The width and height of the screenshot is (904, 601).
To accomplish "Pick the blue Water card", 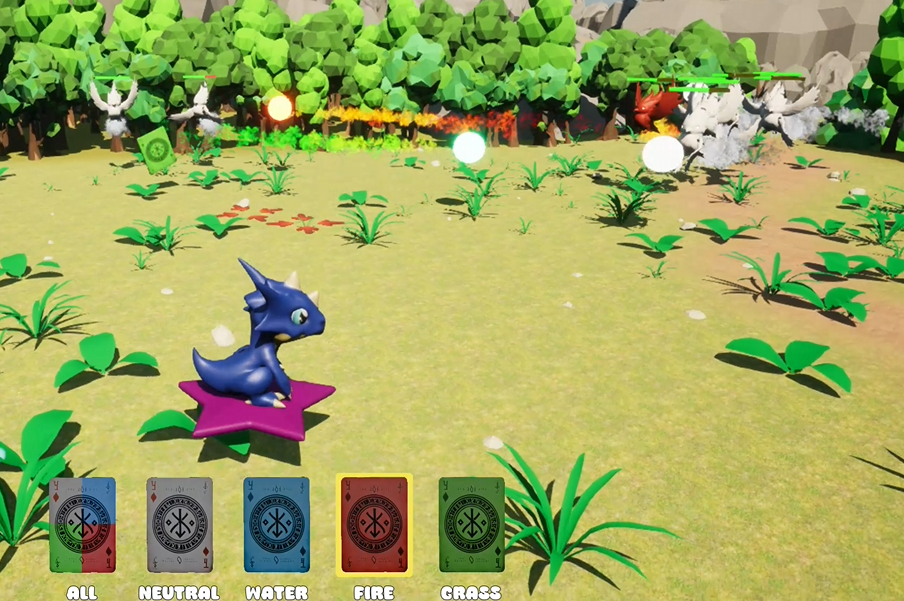I will 277,525.
